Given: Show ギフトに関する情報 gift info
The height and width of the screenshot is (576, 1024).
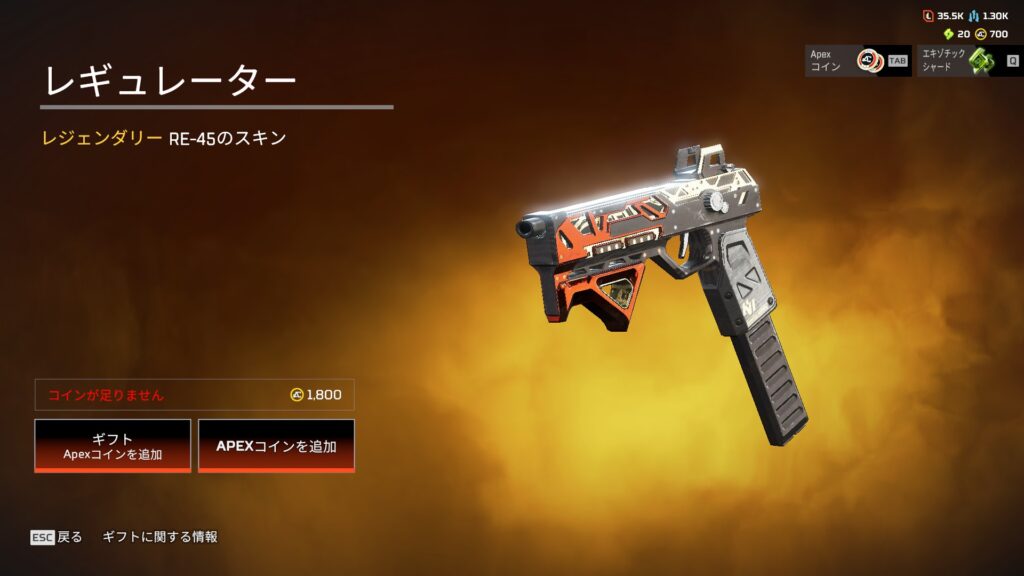Looking at the screenshot, I should pos(160,537).
